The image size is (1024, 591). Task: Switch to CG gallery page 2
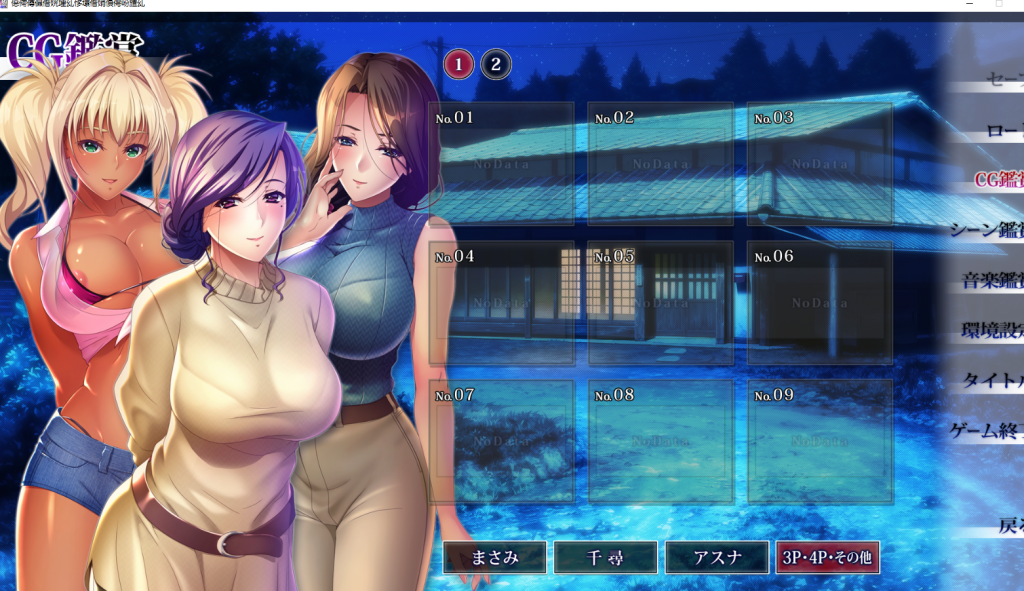pyautogui.click(x=495, y=66)
